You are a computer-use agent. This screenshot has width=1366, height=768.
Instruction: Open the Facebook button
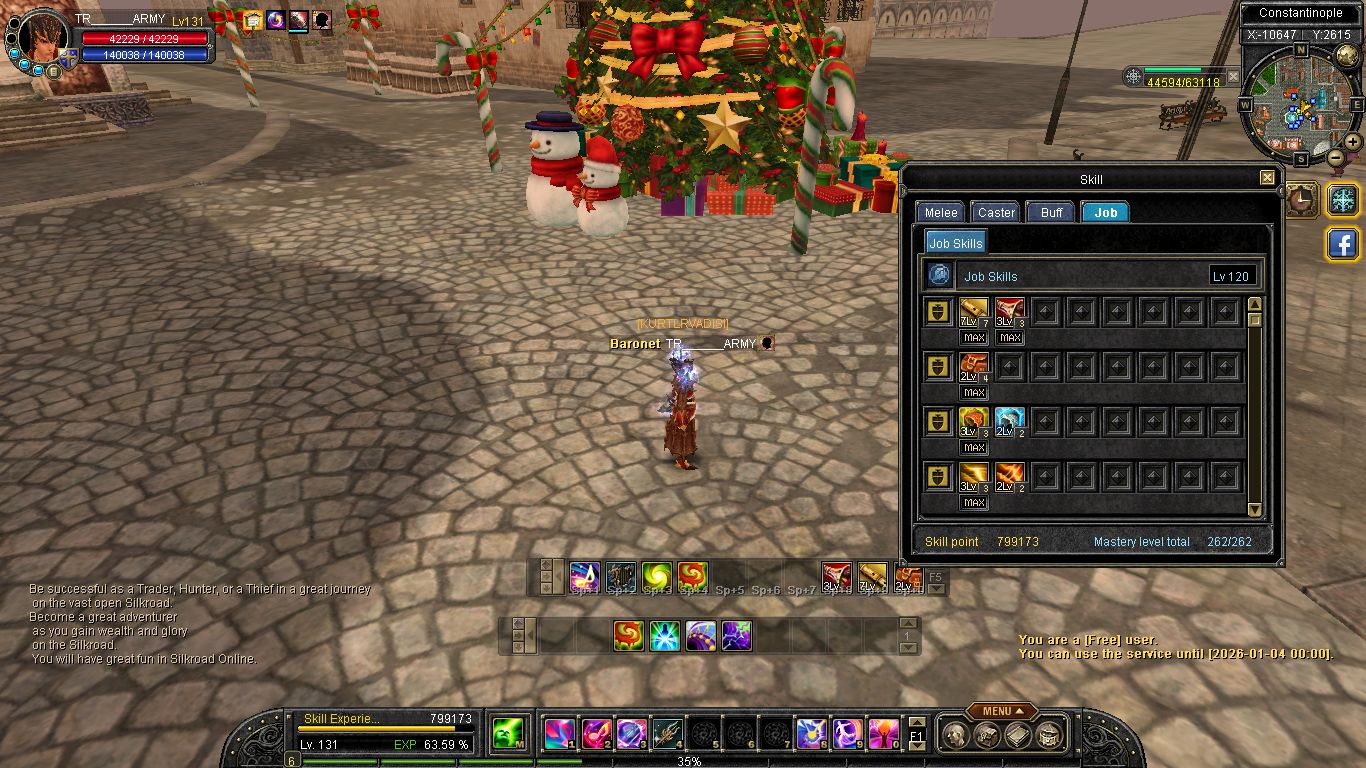tap(1342, 244)
